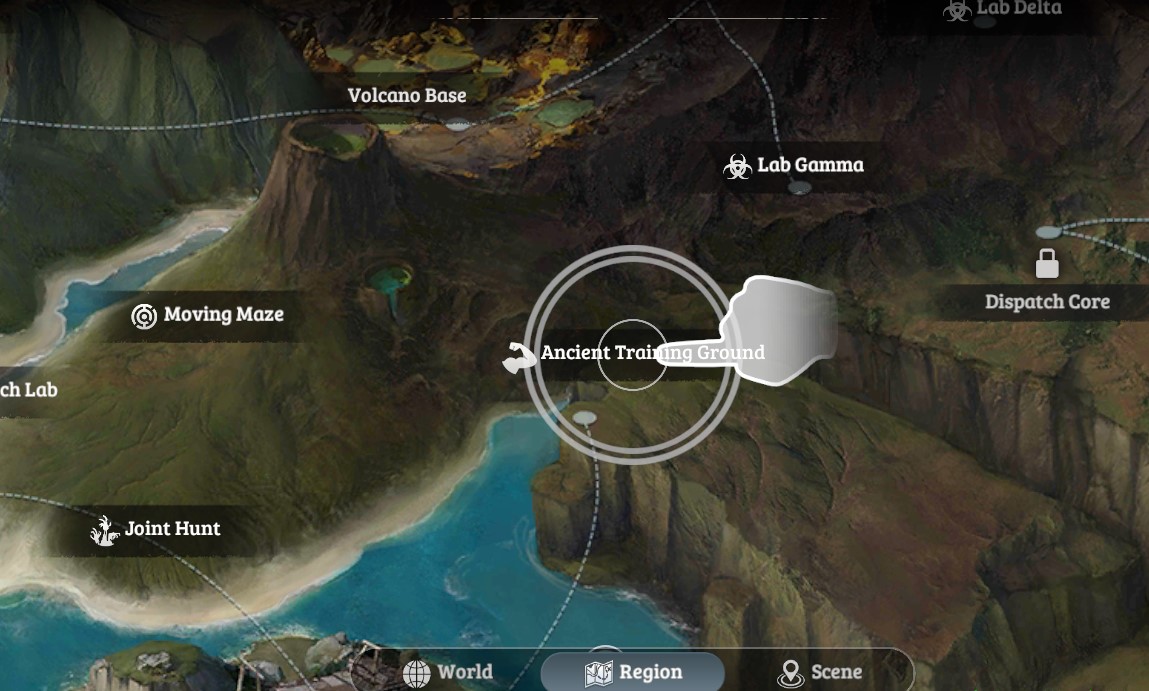Open the Joint Hunt map marker
The height and width of the screenshot is (691, 1149).
click(x=156, y=529)
